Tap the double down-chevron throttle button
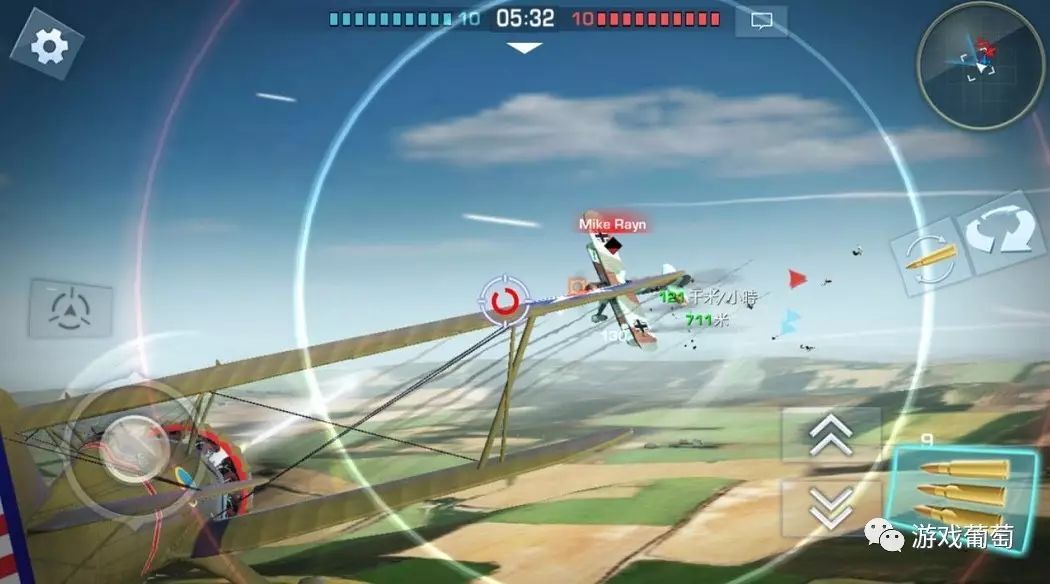 (x=830, y=506)
